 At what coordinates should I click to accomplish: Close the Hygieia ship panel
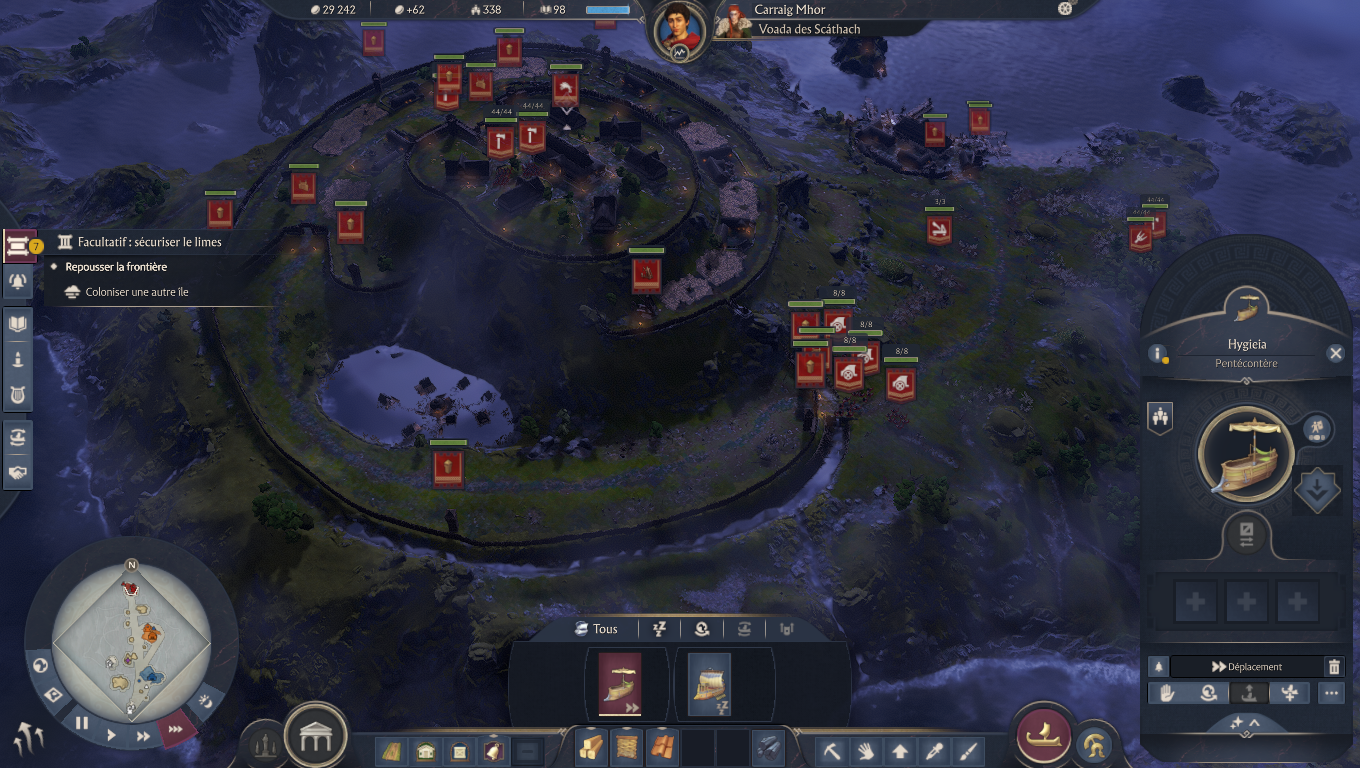click(1335, 353)
